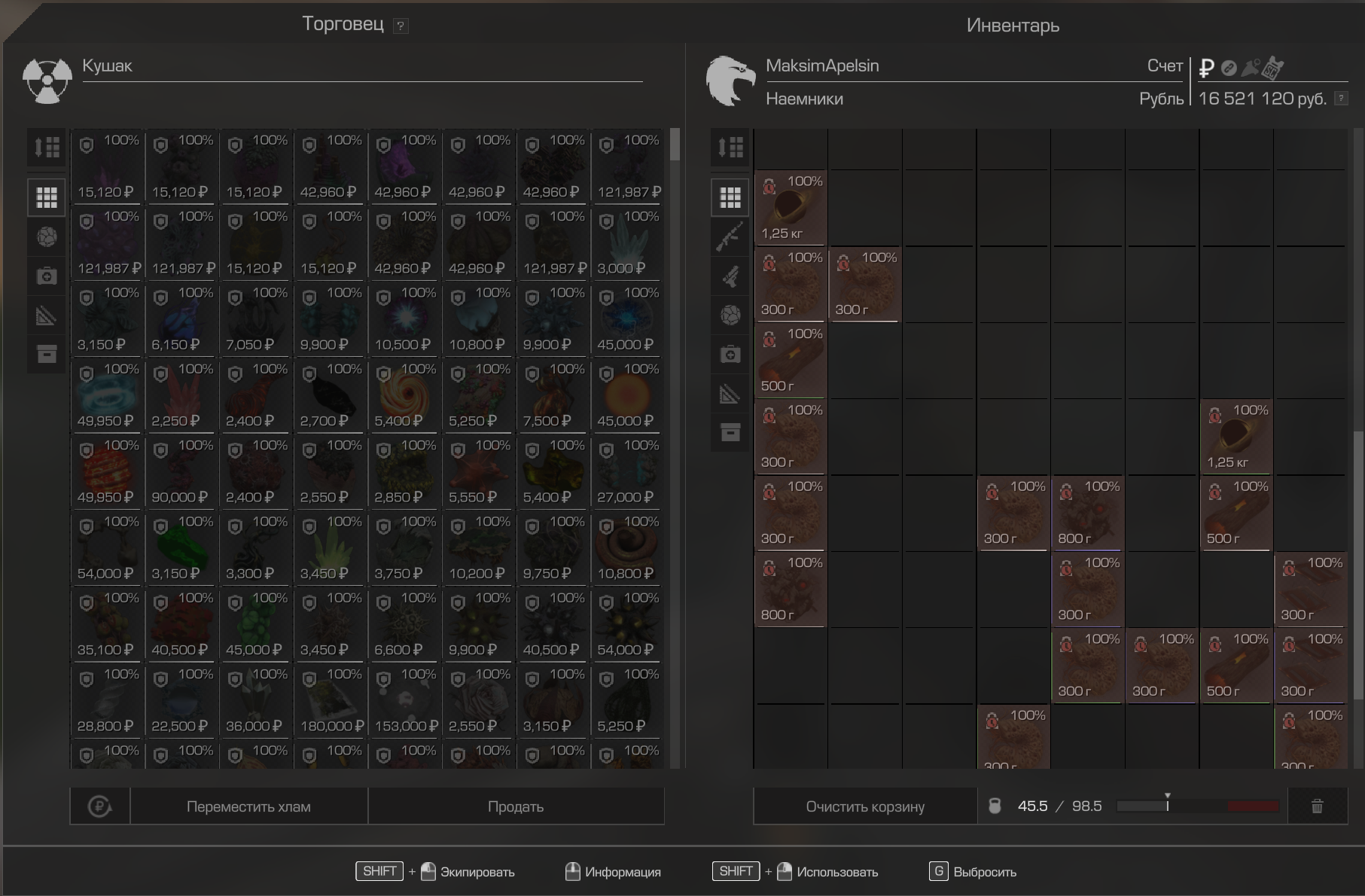This screenshot has width=1365, height=896.
Task: Choose the spiral artifact priced 5,400 ₽
Action: (405, 397)
